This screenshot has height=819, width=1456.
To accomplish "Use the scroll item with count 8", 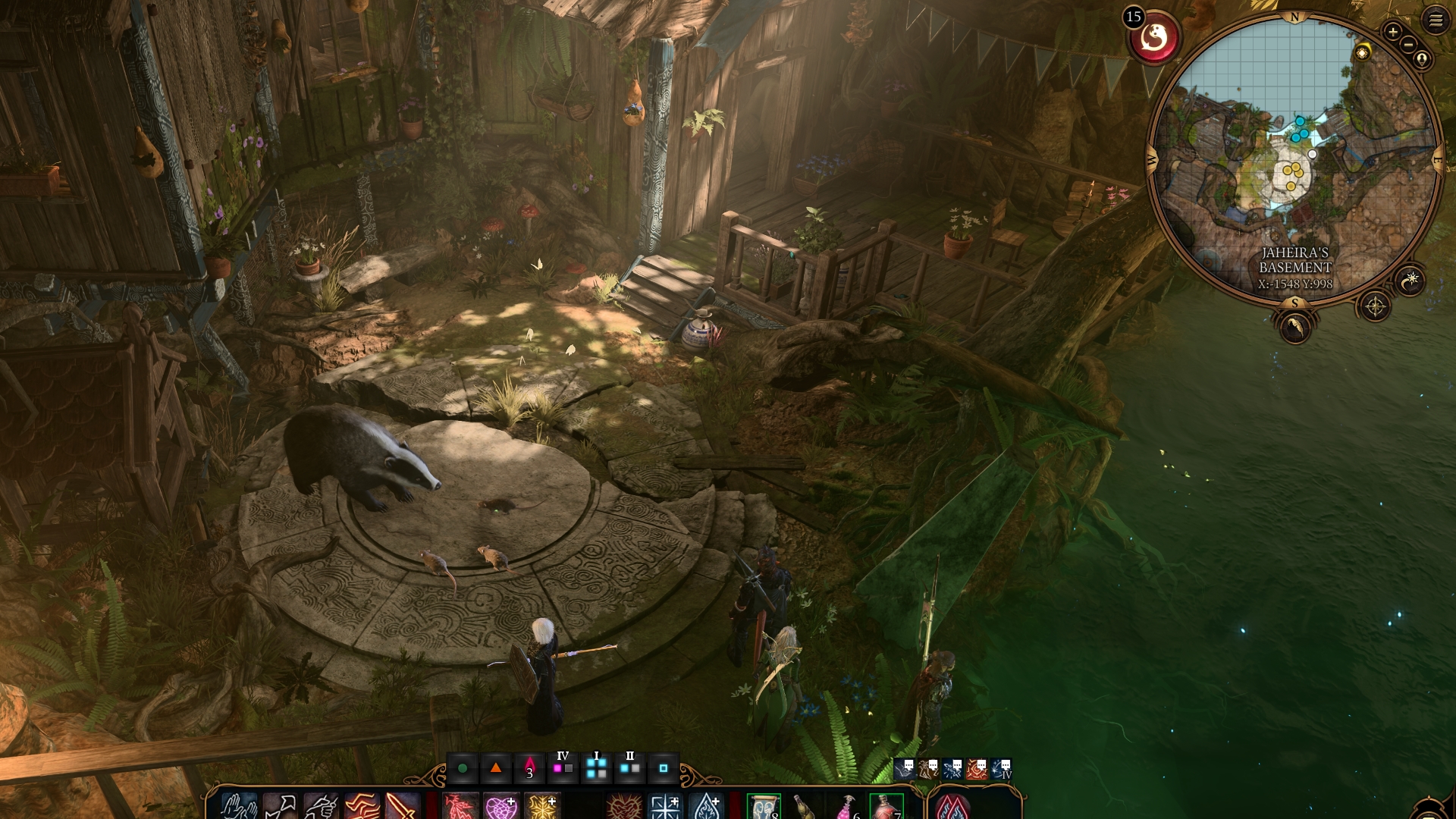I will pos(764,807).
